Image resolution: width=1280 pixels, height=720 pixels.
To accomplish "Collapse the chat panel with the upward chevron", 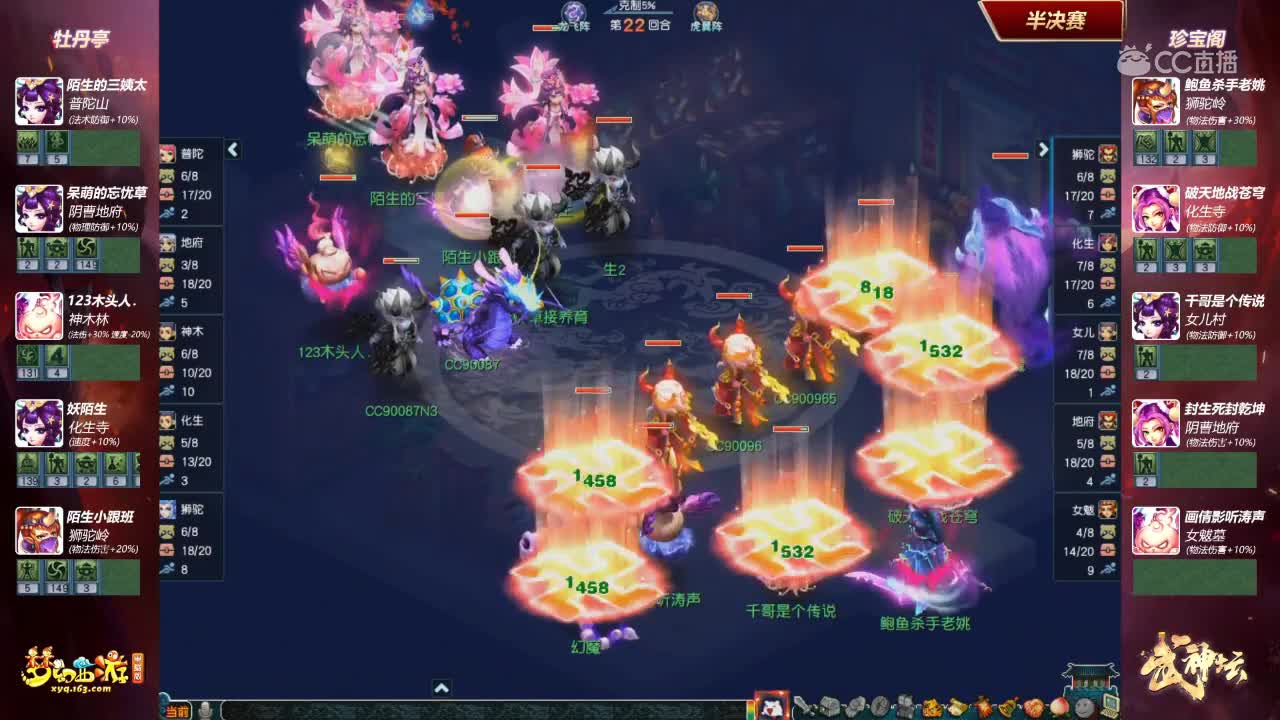I will point(440,688).
